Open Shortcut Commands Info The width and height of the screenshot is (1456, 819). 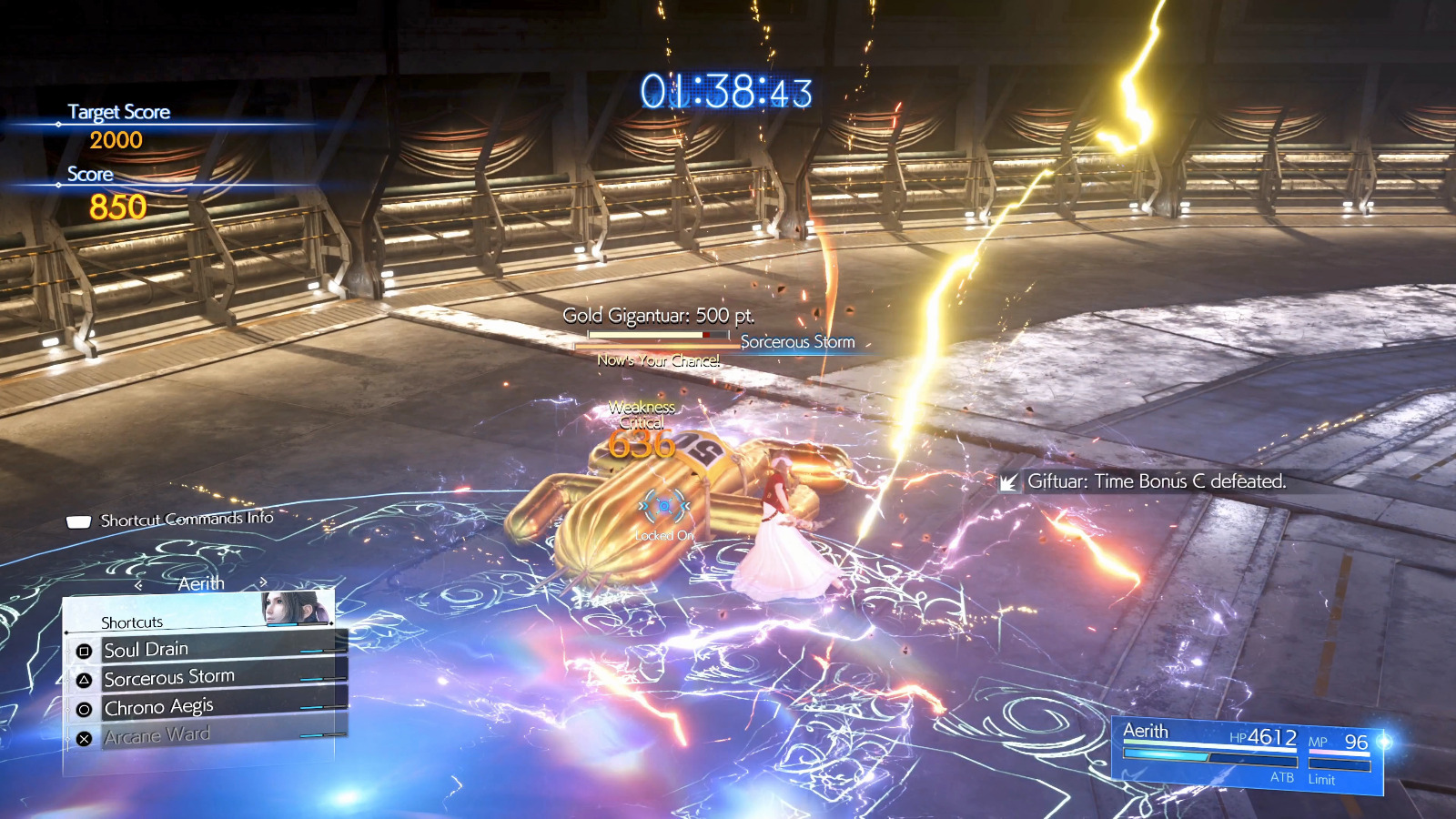coord(171,520)
